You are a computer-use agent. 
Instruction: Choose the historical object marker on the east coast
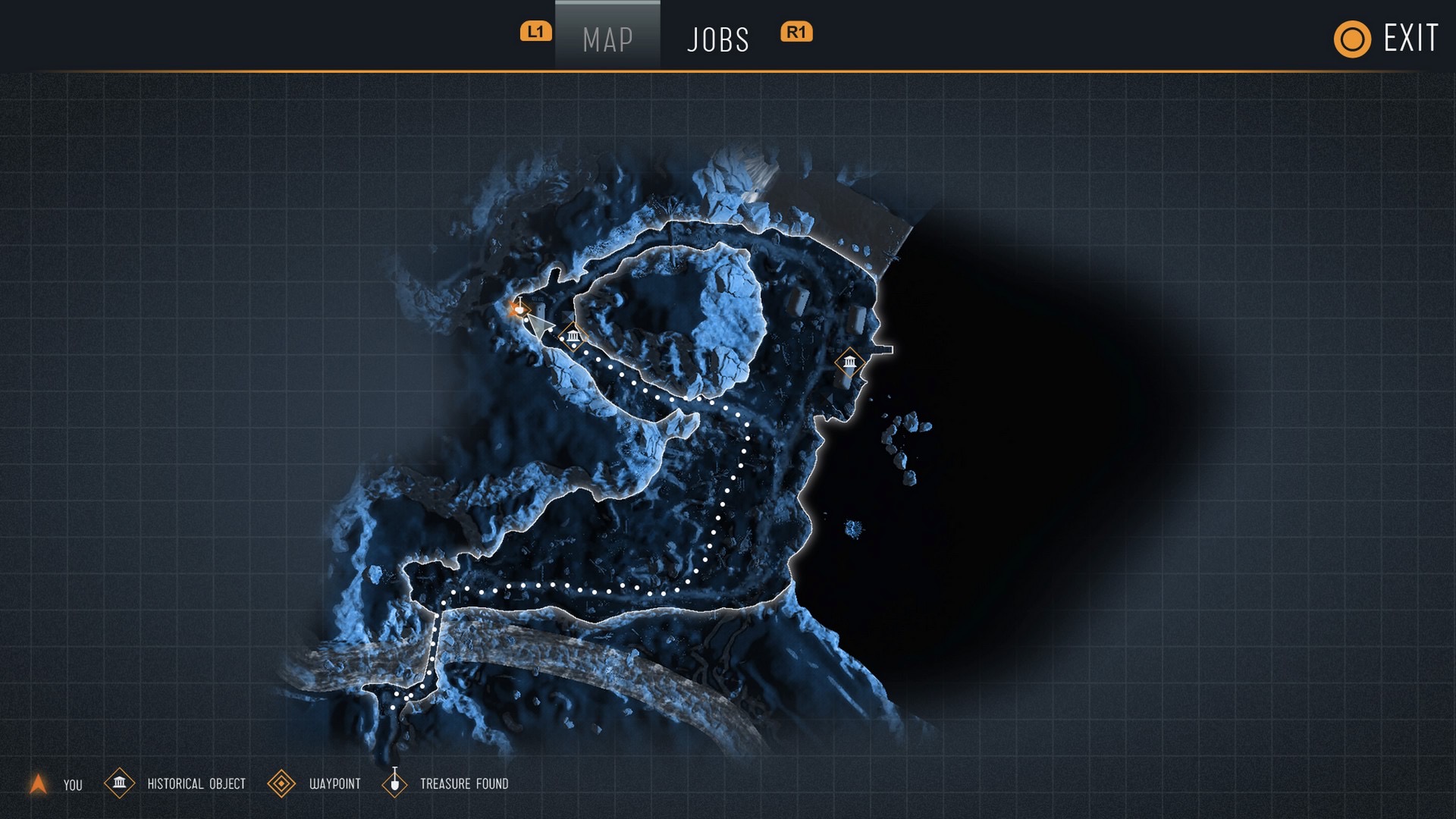(x=849, y=362)
